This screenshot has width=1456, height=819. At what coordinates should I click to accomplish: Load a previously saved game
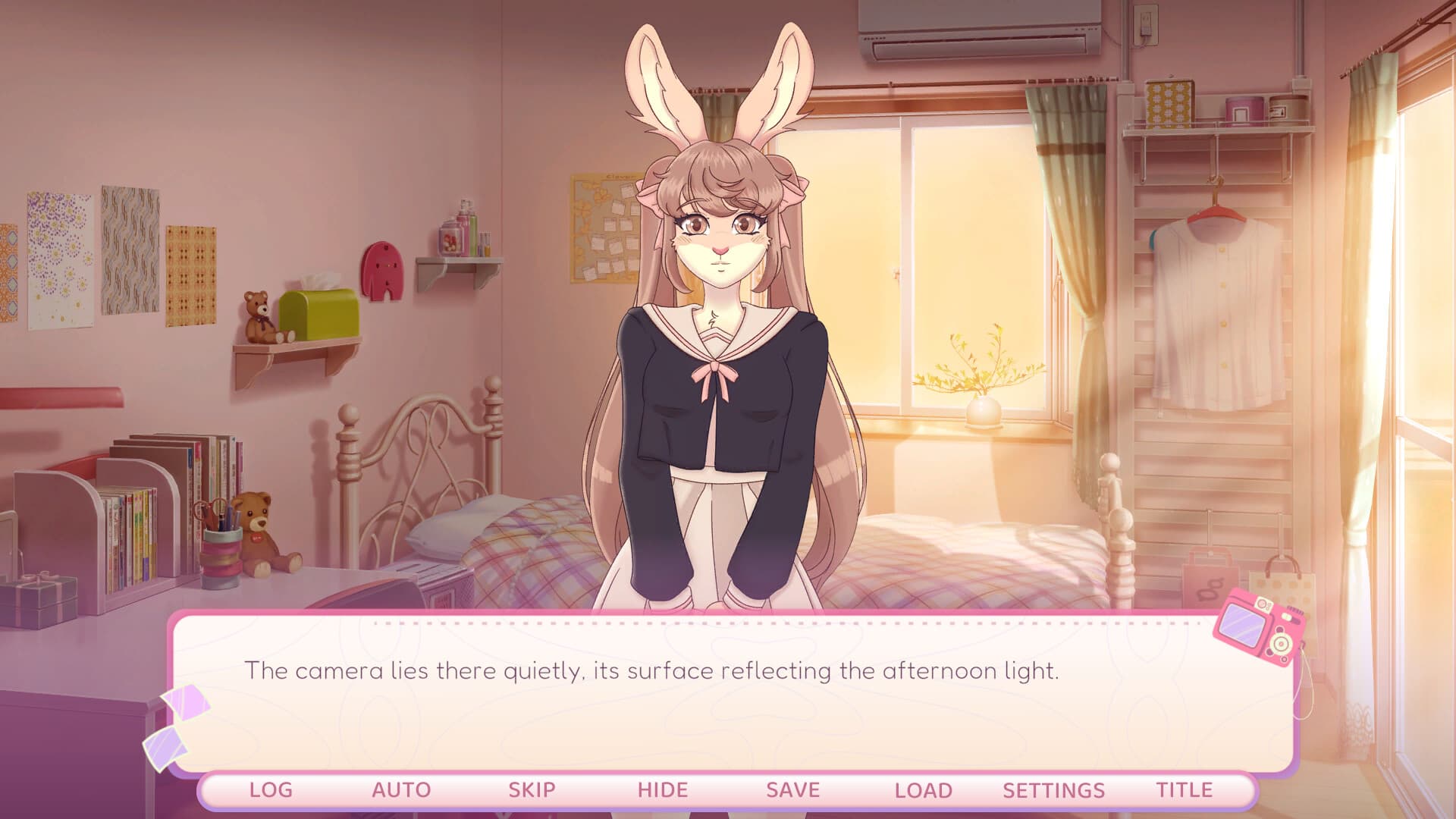922,789
